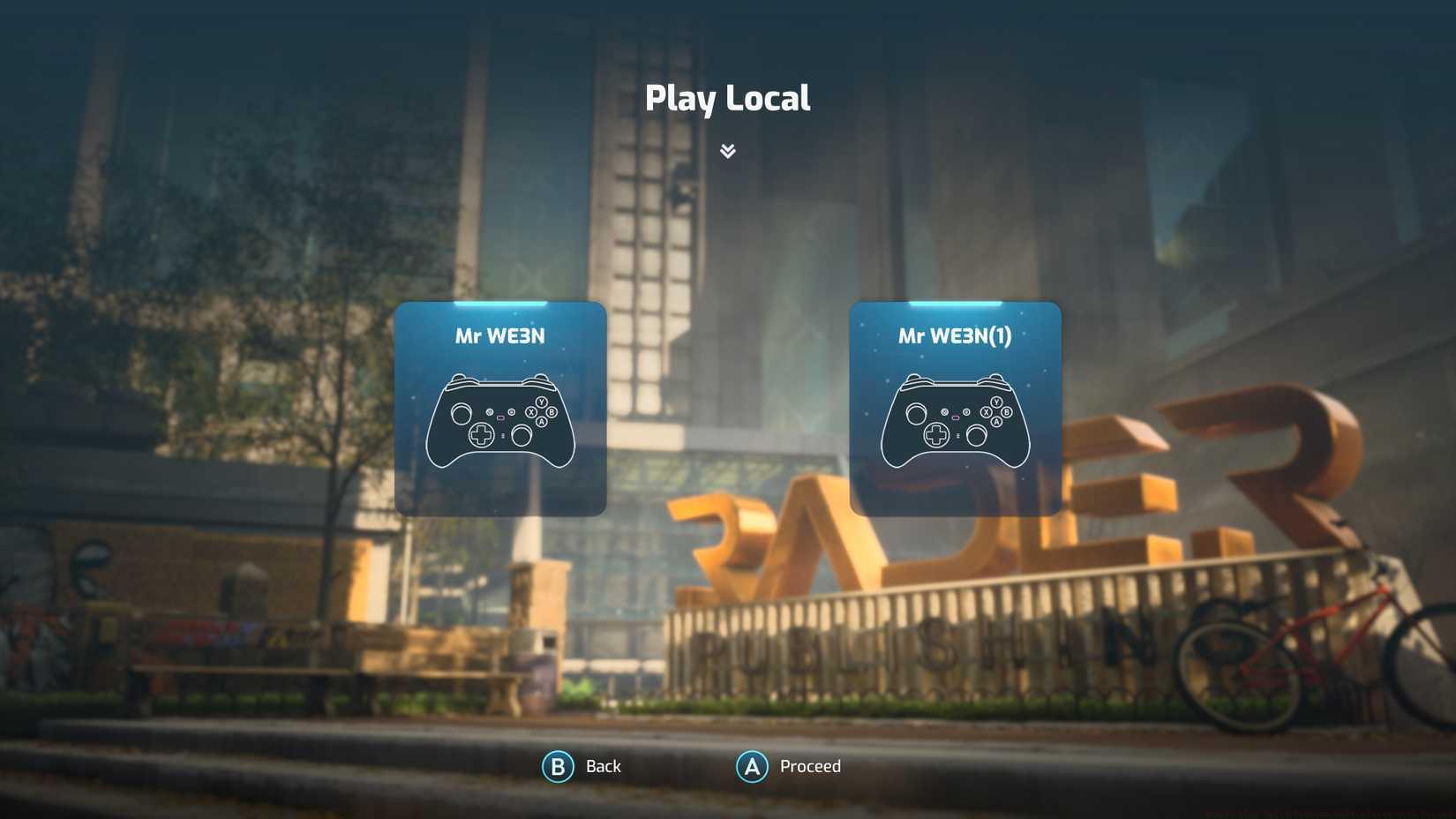Click the cyan status bar atop Mr WE3N's card
Viewport: 1456px width, 819px height.
coord(501,304)
